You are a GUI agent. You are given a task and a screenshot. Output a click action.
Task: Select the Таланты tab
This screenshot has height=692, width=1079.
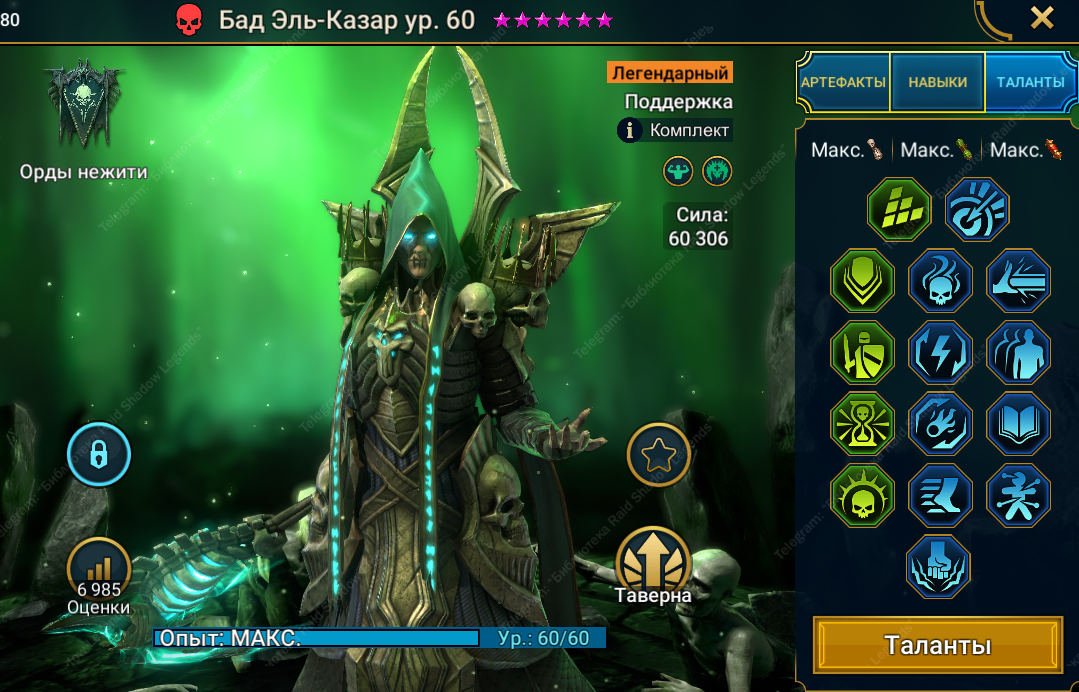click(1030, 82)
